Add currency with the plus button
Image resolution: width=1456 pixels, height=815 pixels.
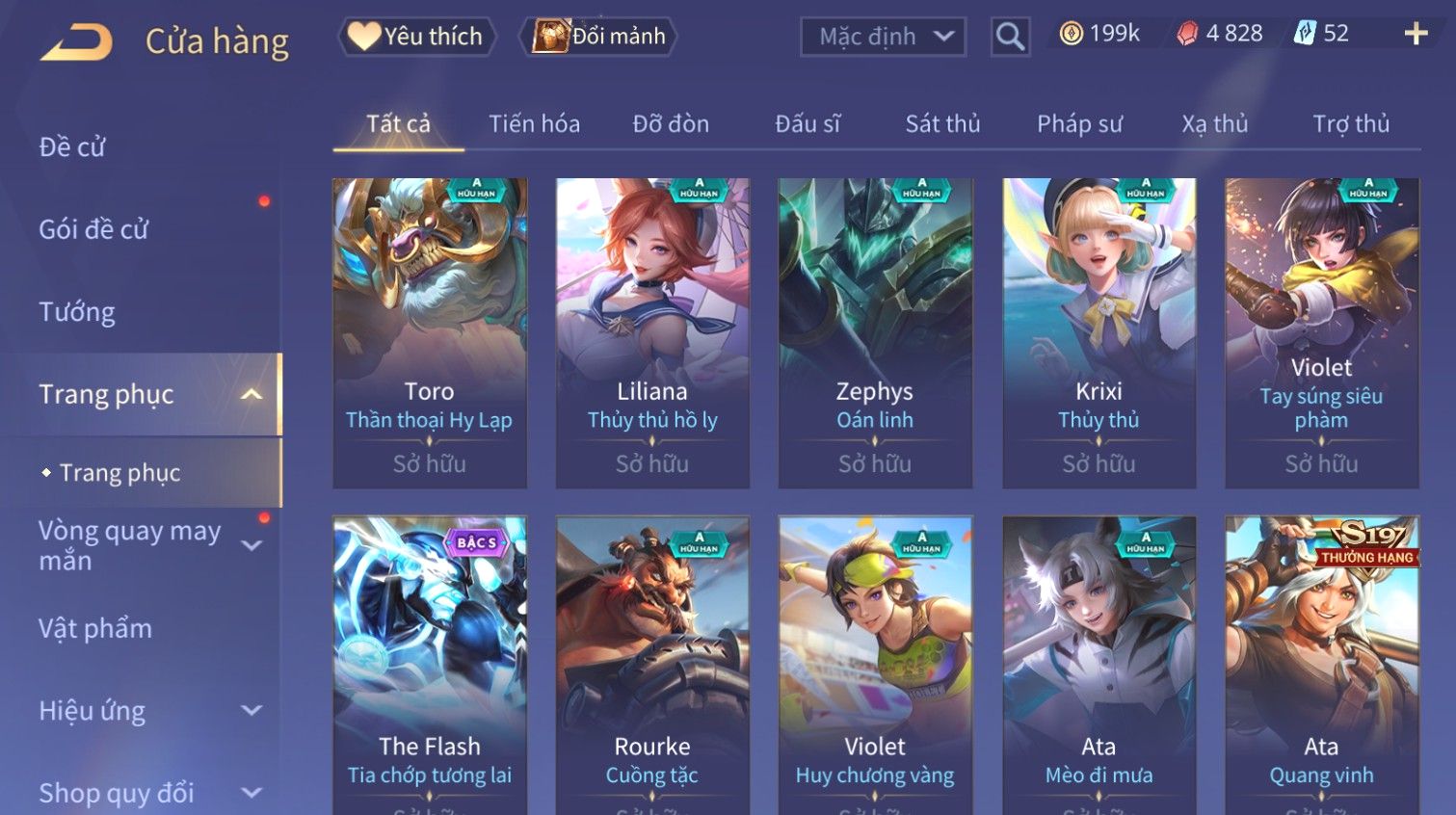[1415, 34]
